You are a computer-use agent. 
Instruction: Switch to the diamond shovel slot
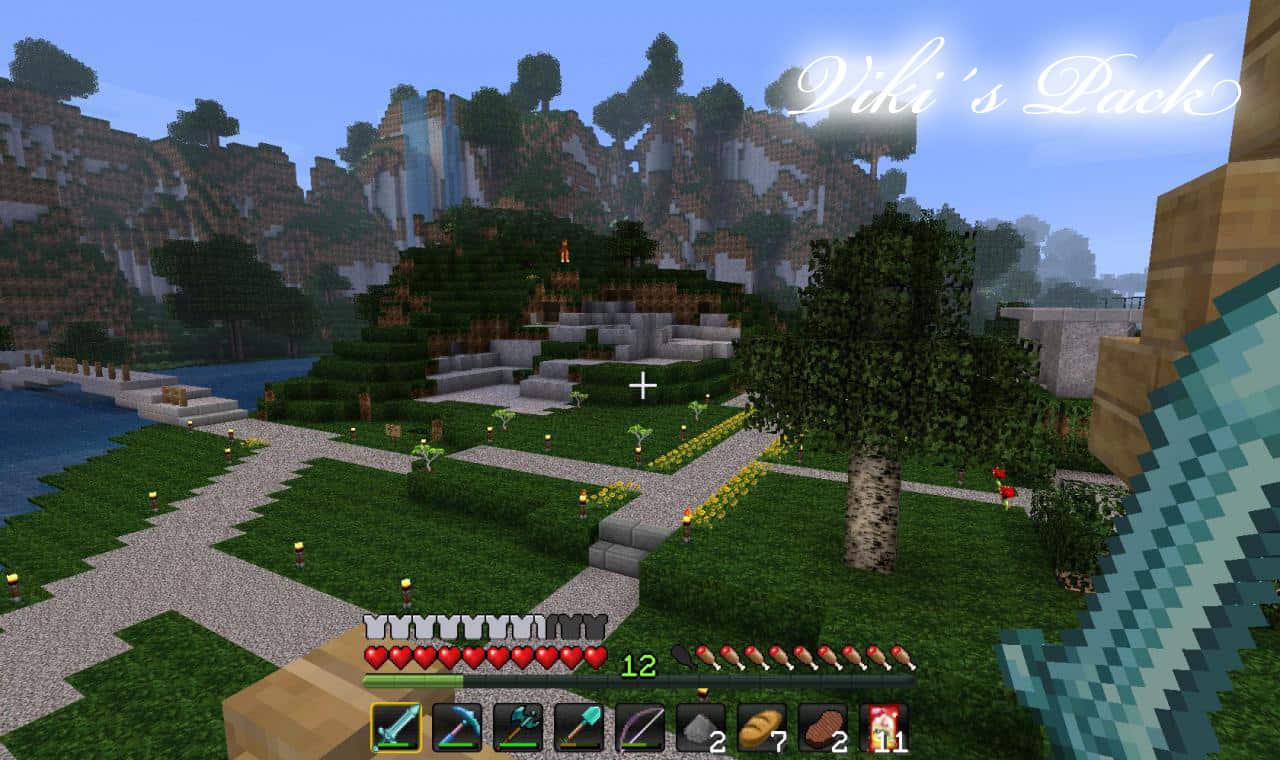coord(579,727)
